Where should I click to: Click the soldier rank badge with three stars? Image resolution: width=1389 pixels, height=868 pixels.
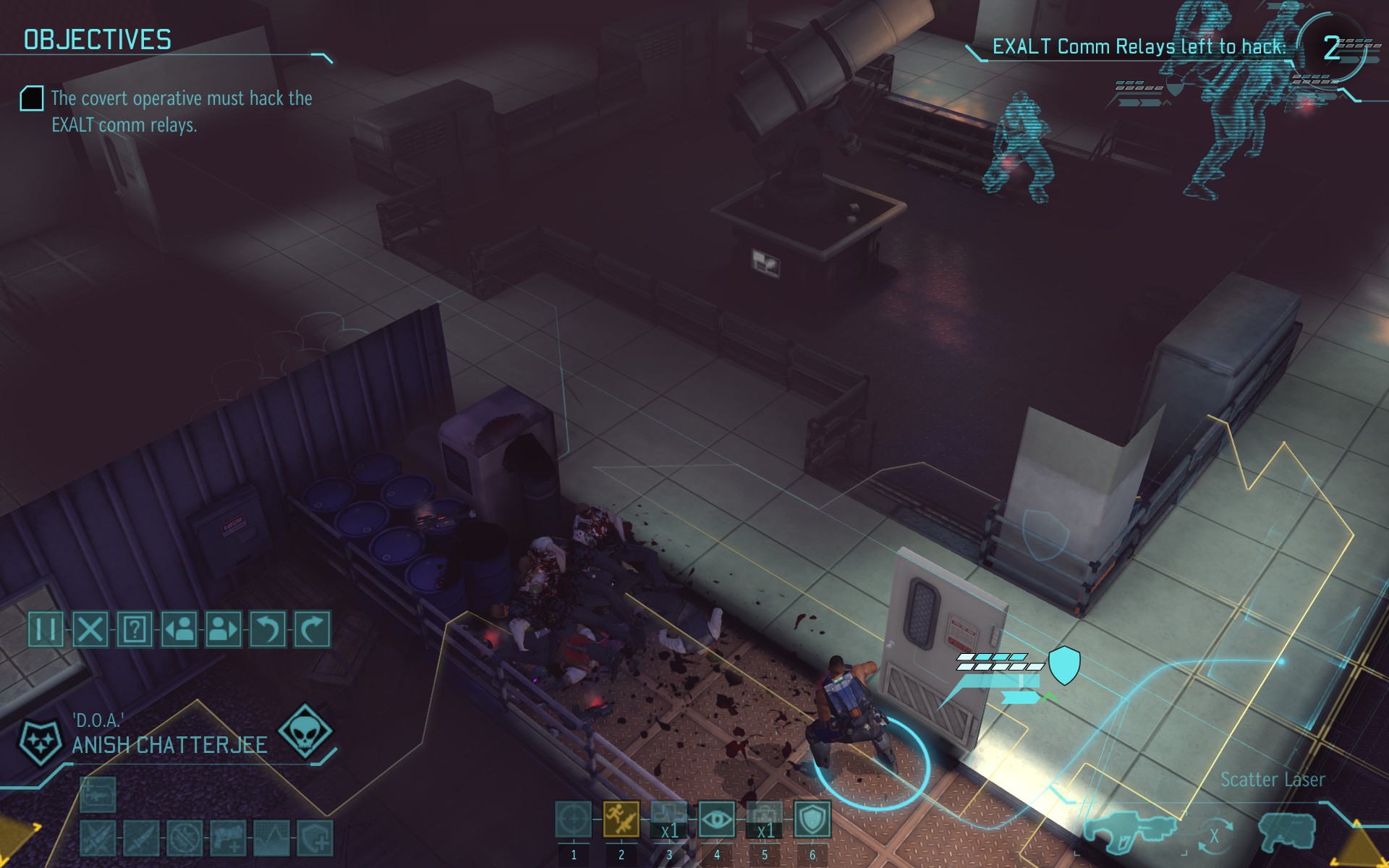40,742
